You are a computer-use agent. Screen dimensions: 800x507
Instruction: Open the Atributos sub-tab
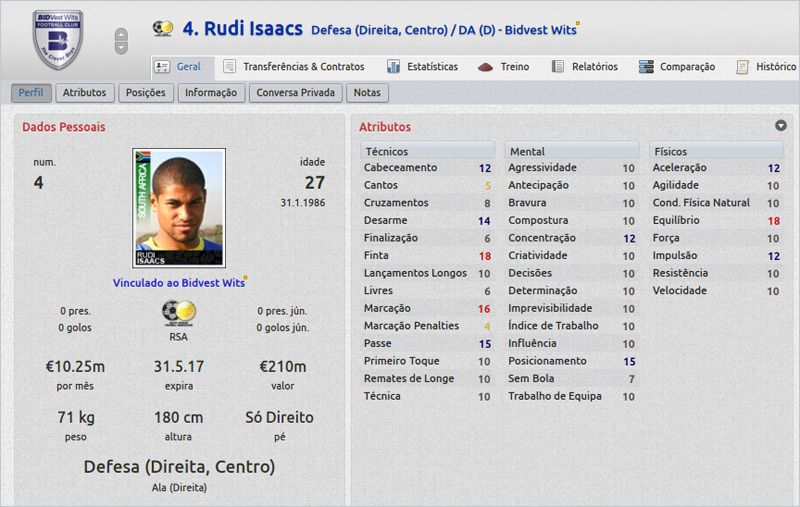coord(84,93)
